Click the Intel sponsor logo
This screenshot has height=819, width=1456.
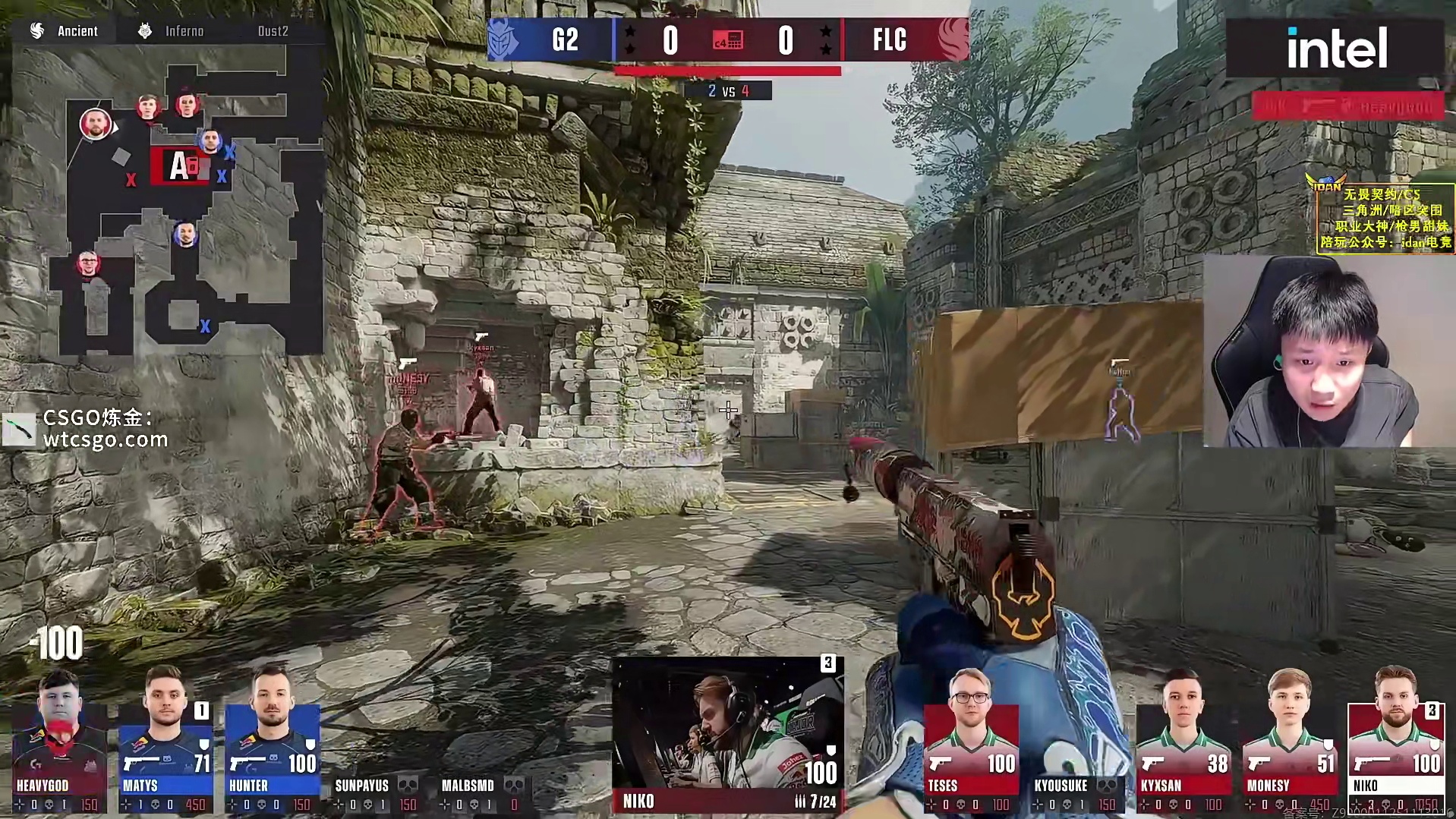(x=1336, y=49)
